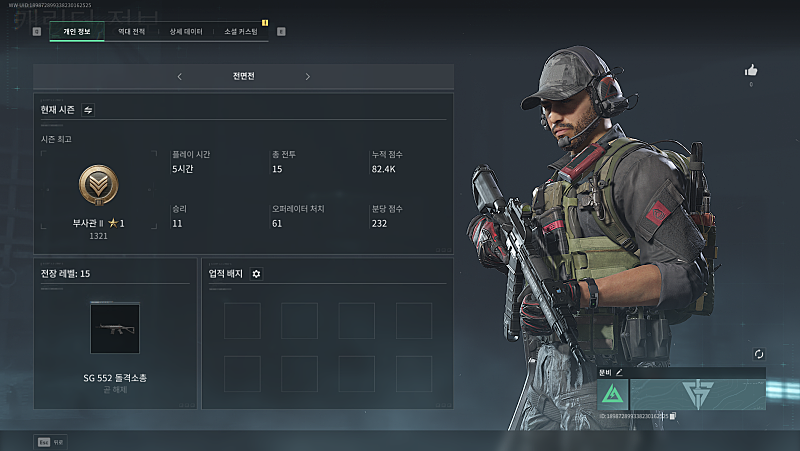Go to the 소셜 커스텀 tab
800x451 pixels.
click(240, 32)
